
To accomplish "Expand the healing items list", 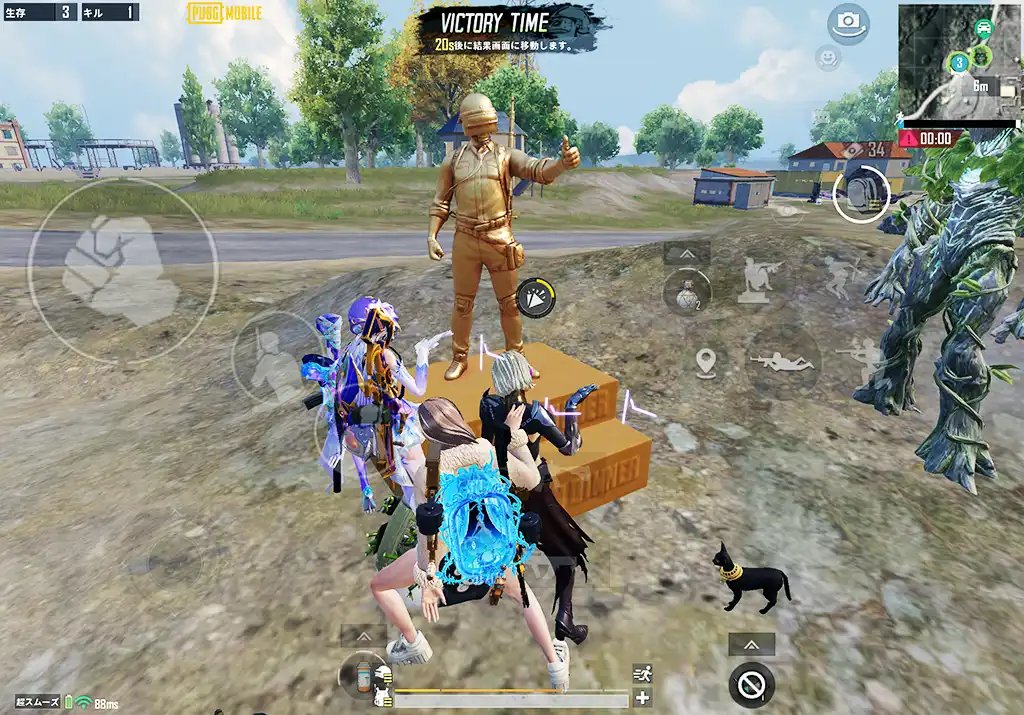I will (363, 636).
